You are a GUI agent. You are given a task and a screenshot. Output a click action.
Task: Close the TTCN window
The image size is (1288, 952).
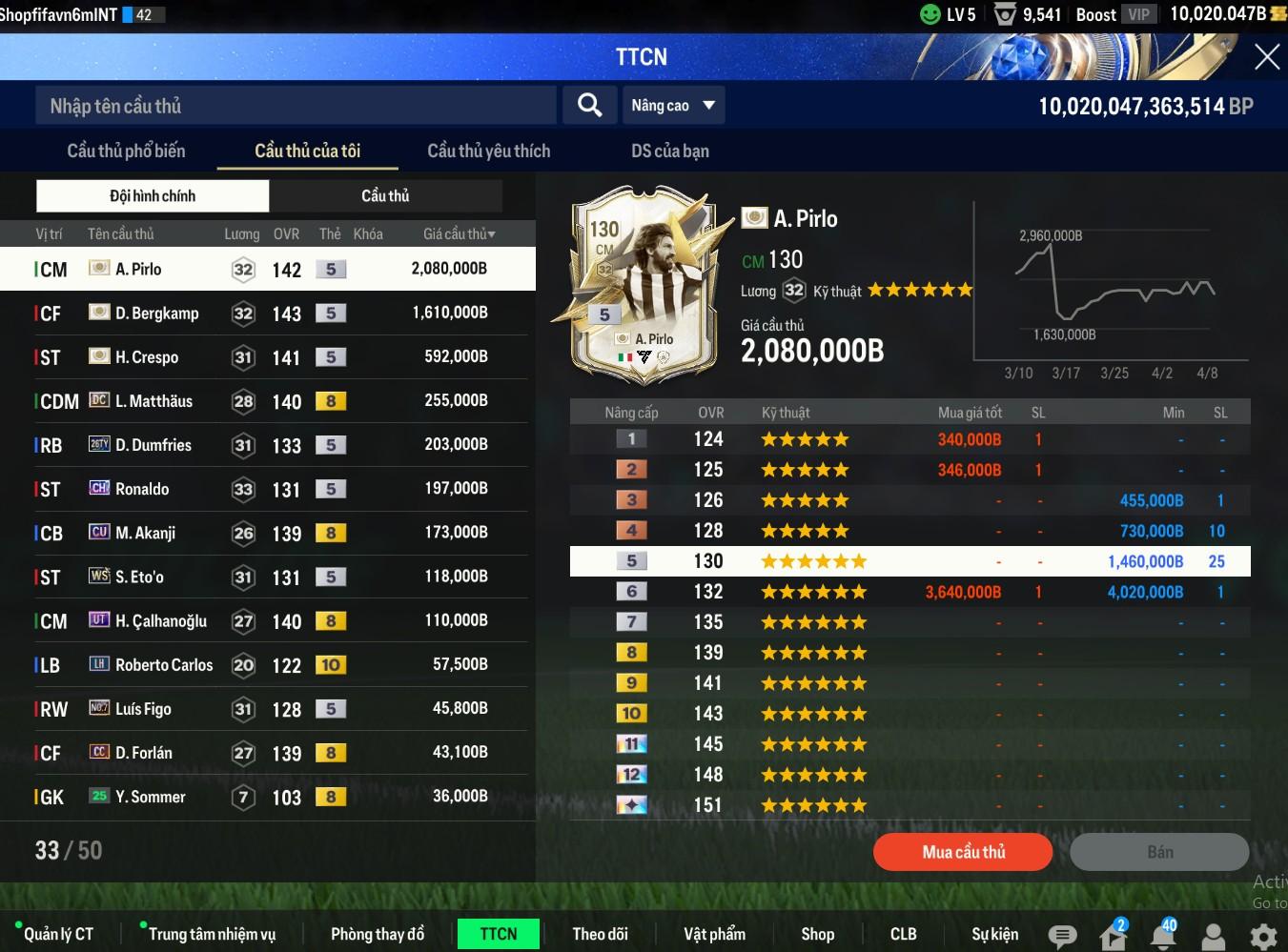(x=1266, y=57)
